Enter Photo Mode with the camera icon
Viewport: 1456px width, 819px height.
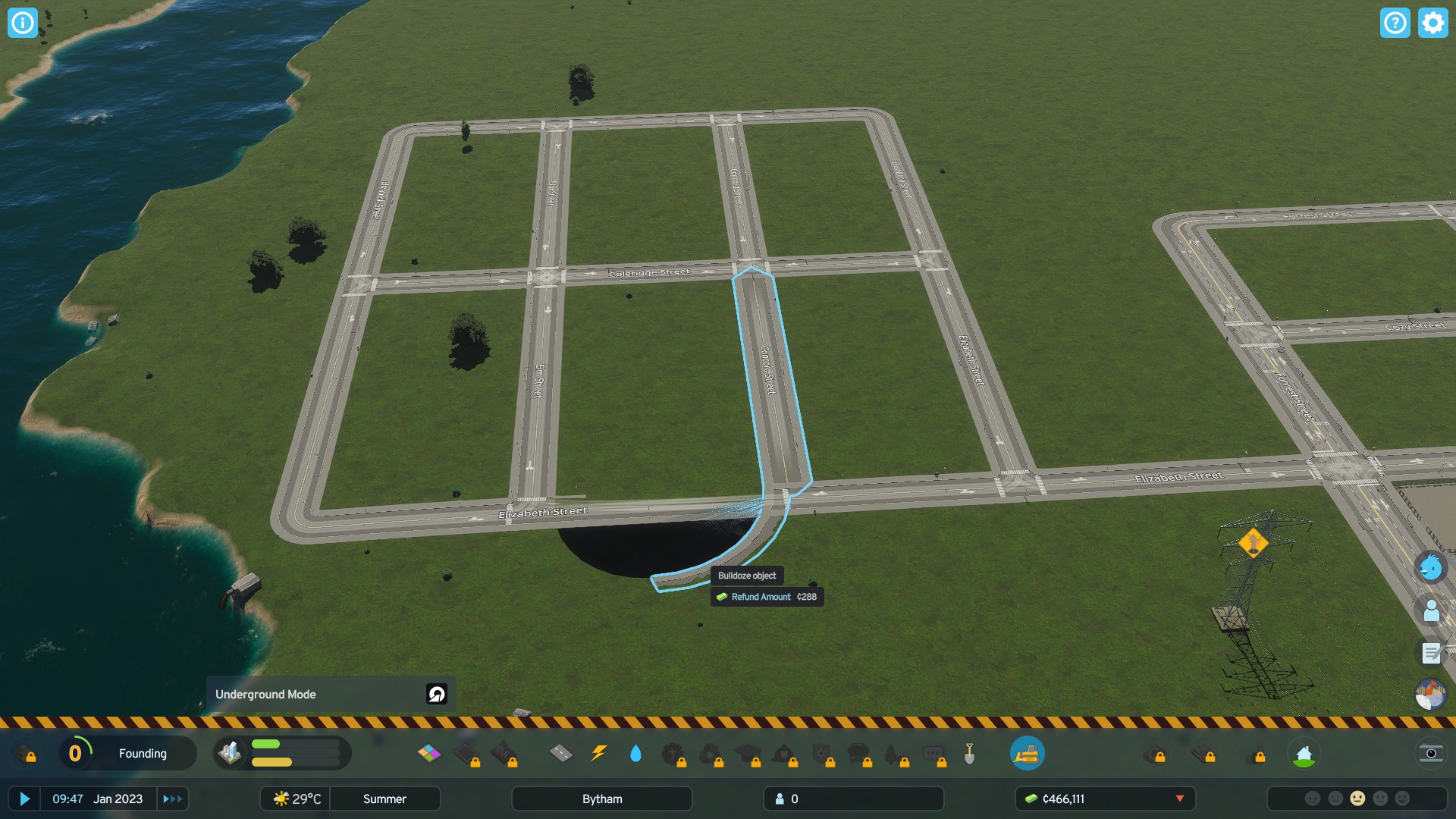point(1430,753)
